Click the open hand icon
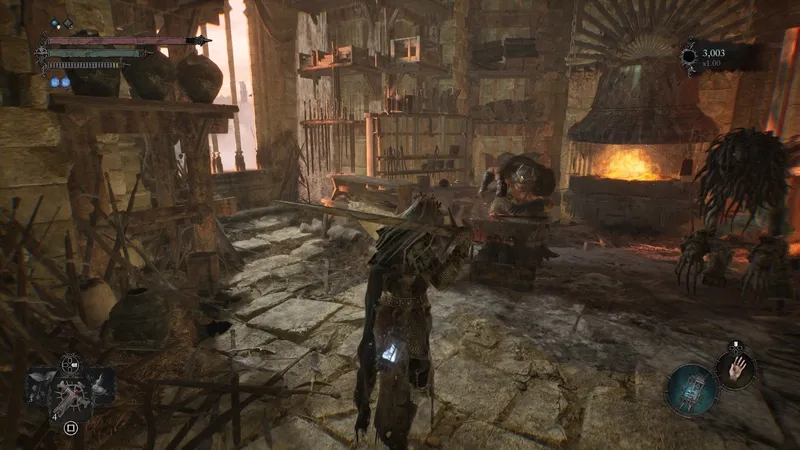 [x=737, y=368]
